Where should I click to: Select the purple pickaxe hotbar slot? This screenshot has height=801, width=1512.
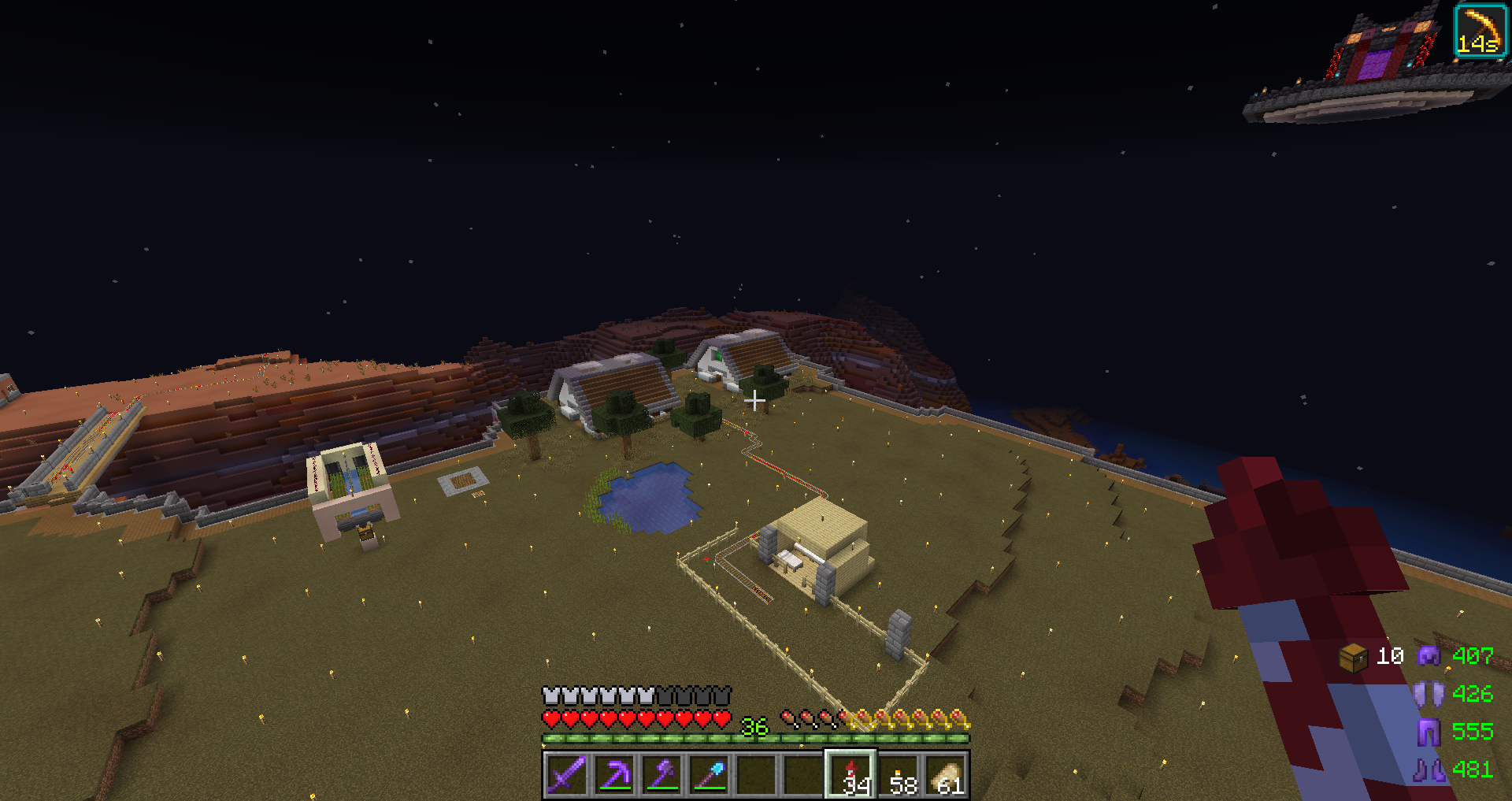613,774
